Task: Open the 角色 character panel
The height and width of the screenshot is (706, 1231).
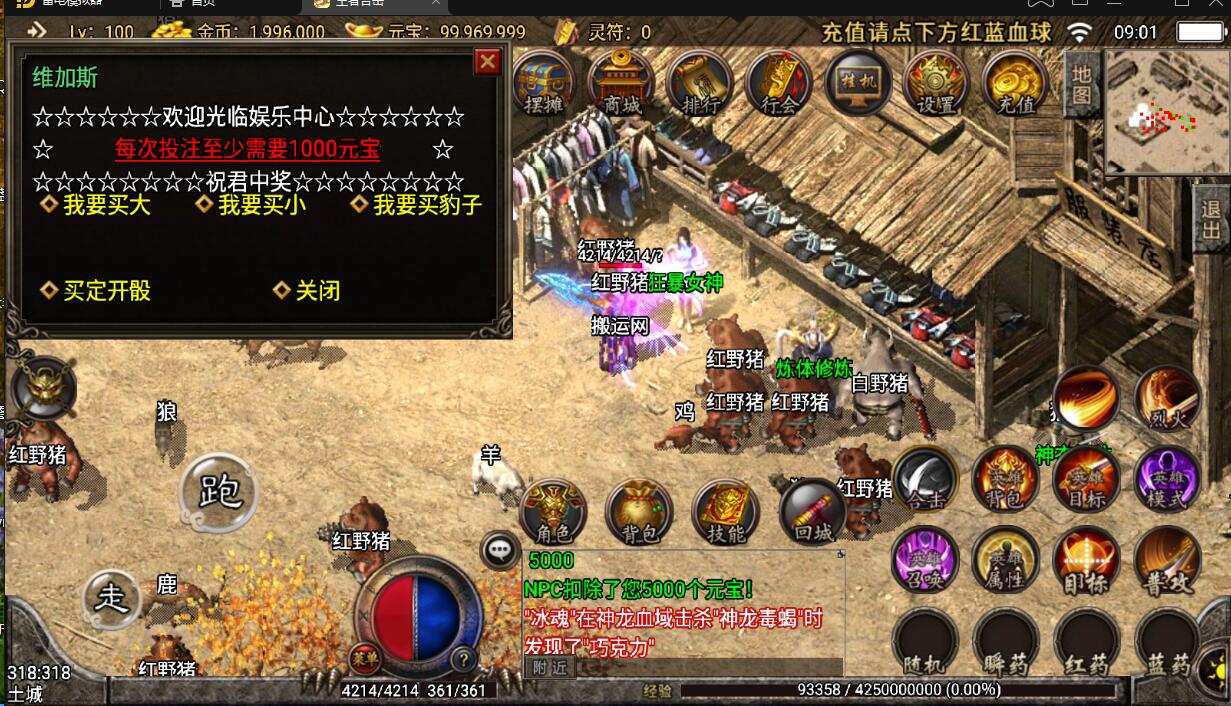Action: 553,512
